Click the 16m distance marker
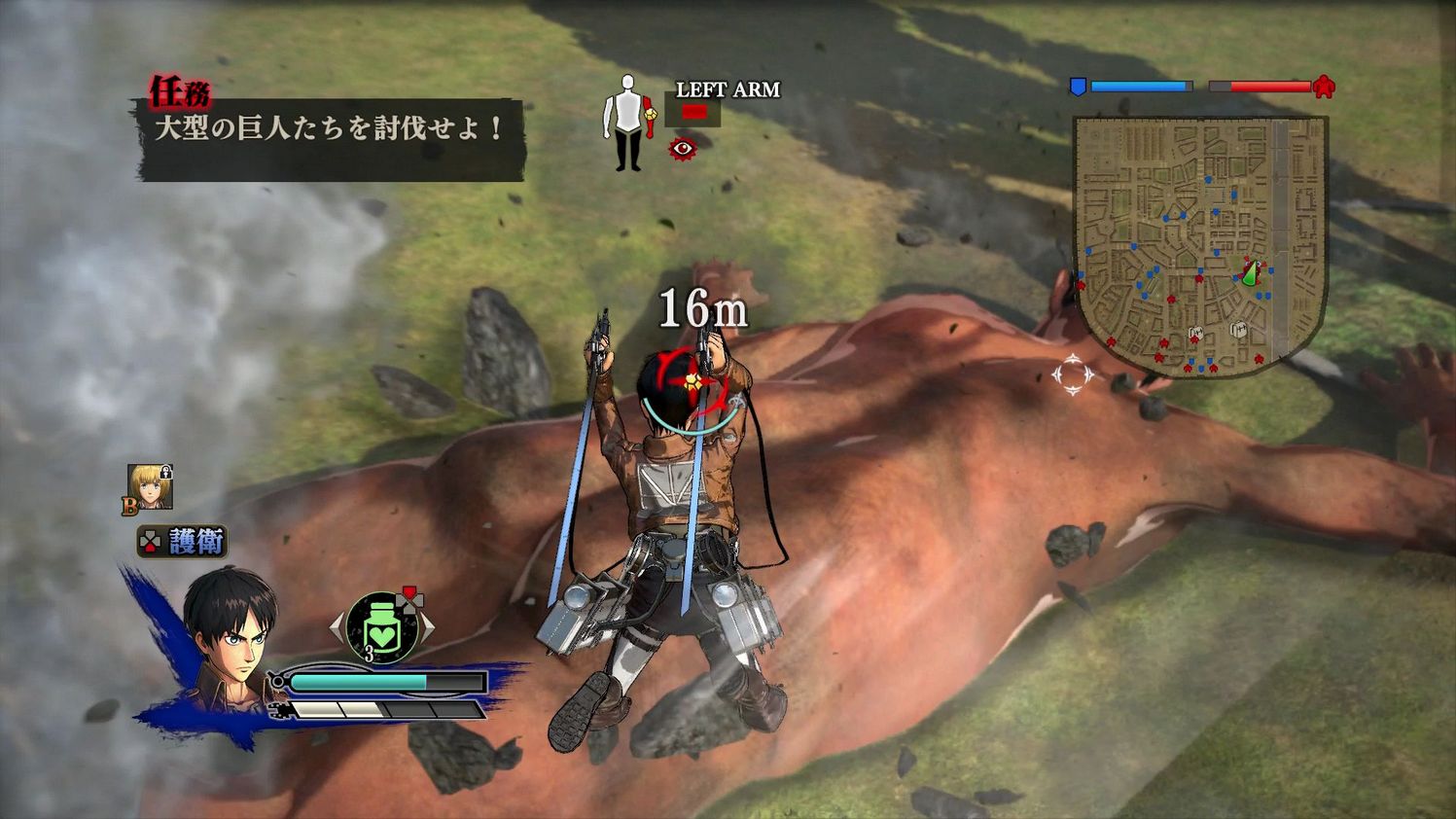This screenshot has height=819, width=1456. (x=702, y=309)
